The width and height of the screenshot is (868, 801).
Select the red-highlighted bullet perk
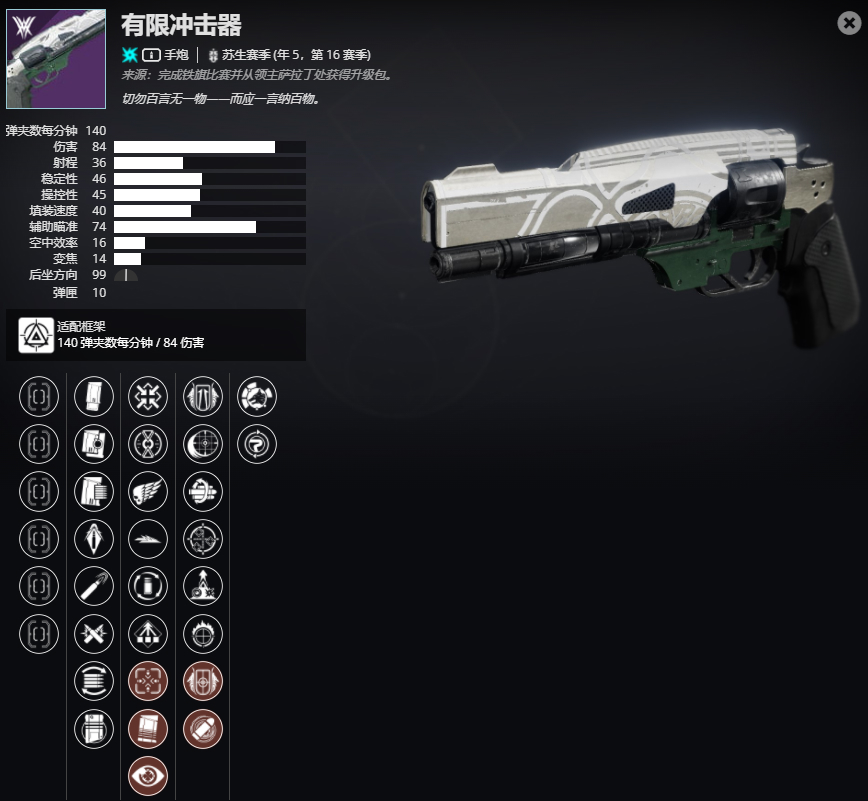[203, 728]
